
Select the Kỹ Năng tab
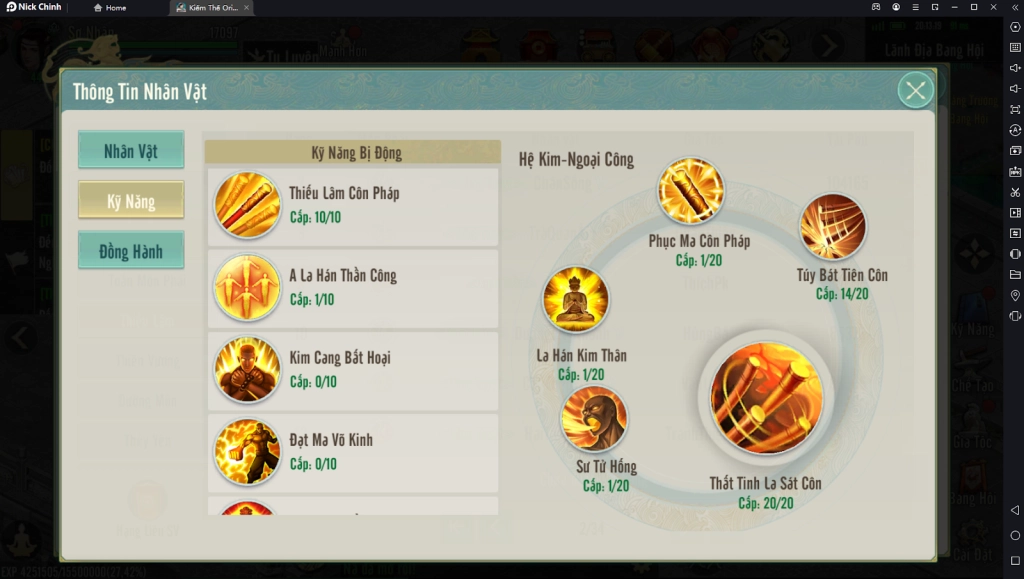(x=131, y=201)
